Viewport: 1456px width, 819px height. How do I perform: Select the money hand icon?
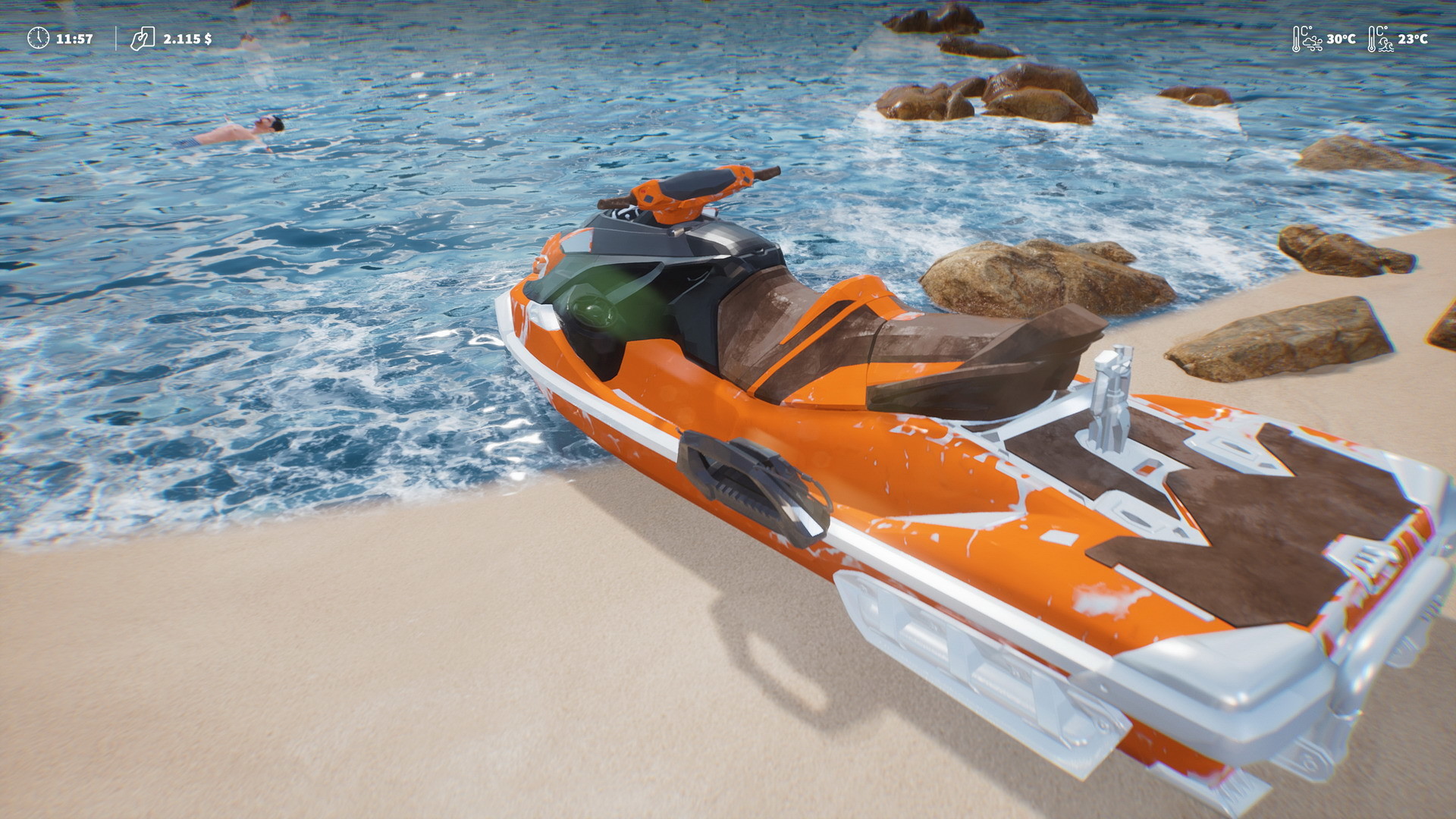tap(142, 39)
